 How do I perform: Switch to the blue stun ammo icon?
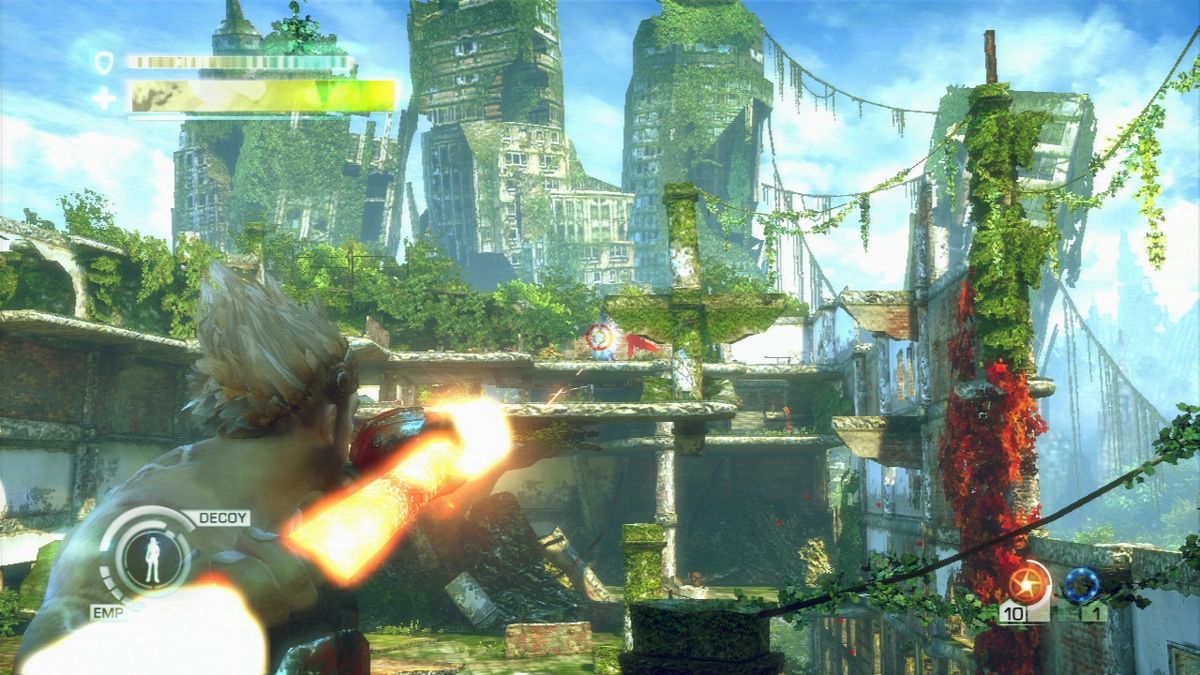1080,584
